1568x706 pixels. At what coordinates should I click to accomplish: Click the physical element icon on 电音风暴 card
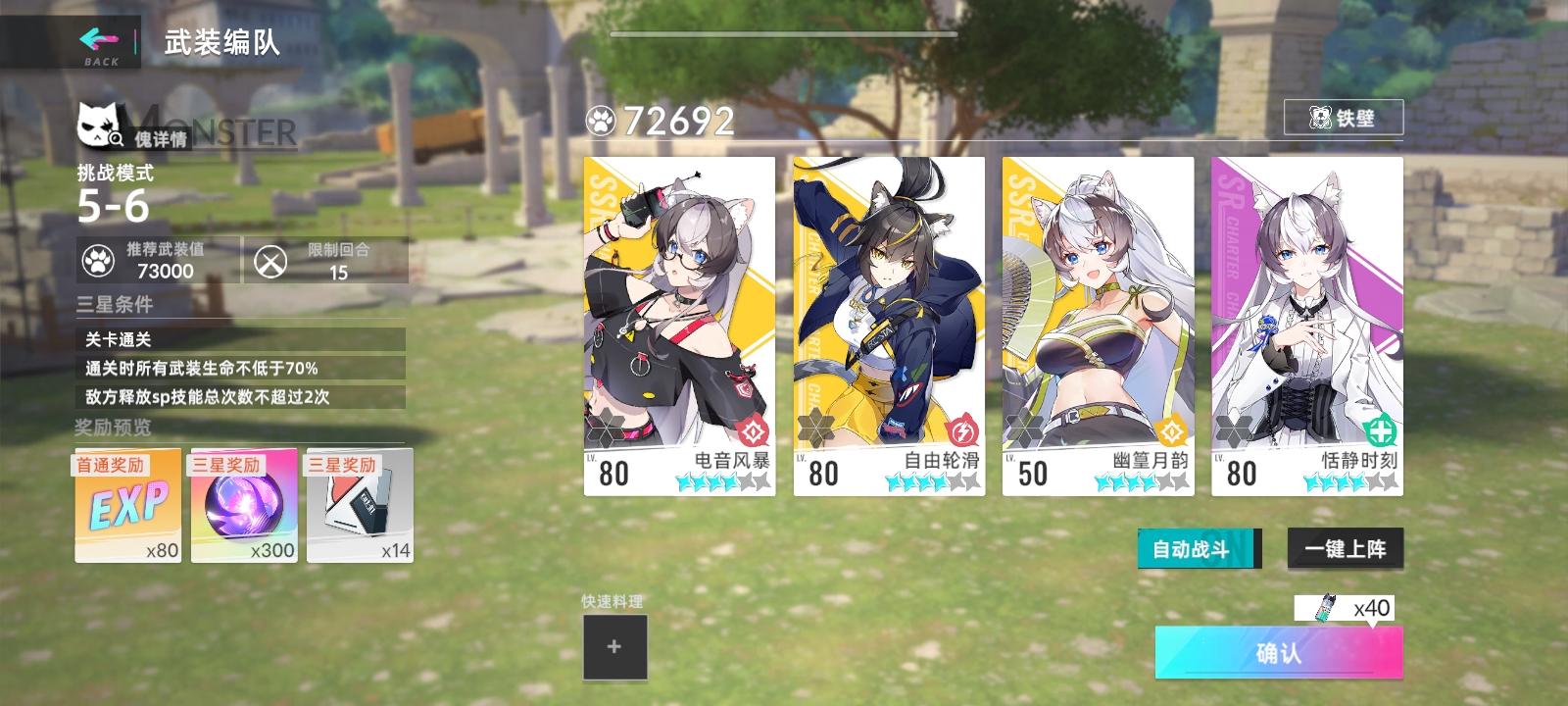(752, 431)
